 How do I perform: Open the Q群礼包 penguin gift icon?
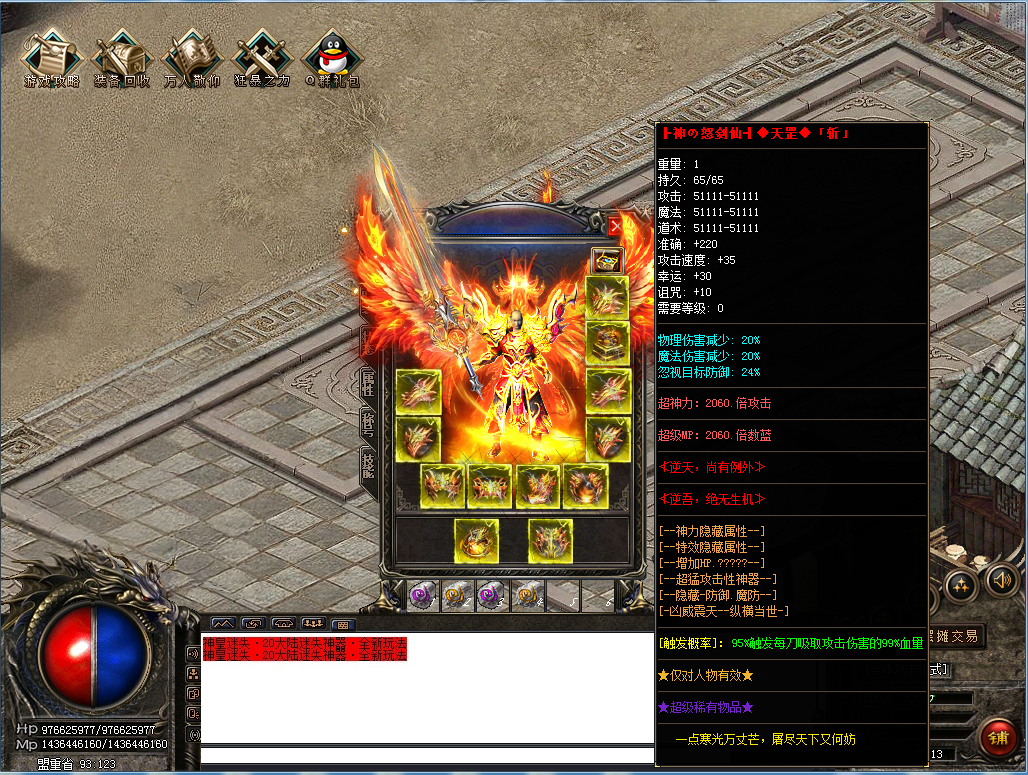pyautogui.click(x=331, y=59)
